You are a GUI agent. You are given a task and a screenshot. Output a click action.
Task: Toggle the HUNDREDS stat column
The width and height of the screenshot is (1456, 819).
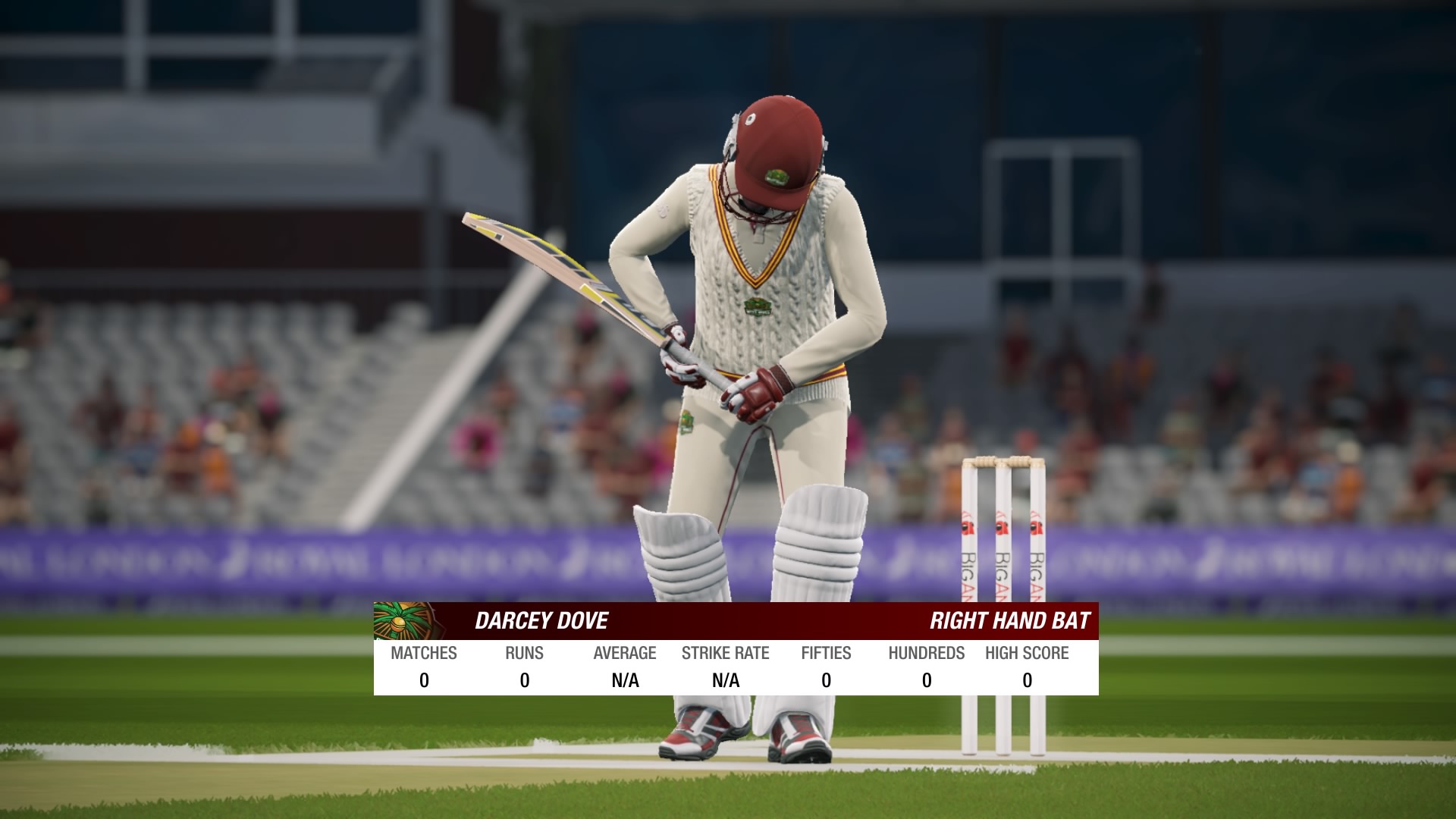pyautogui.click(x=927, y=653)
